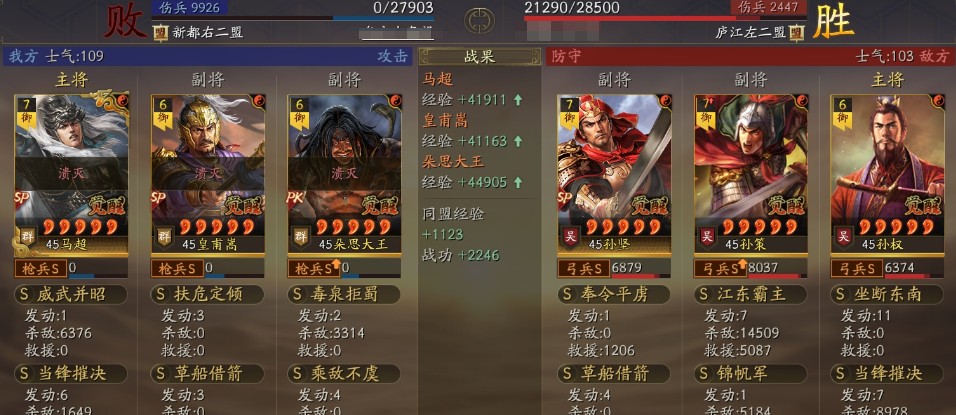Open the 扶危定倾 skill entry

pos(208,294)
